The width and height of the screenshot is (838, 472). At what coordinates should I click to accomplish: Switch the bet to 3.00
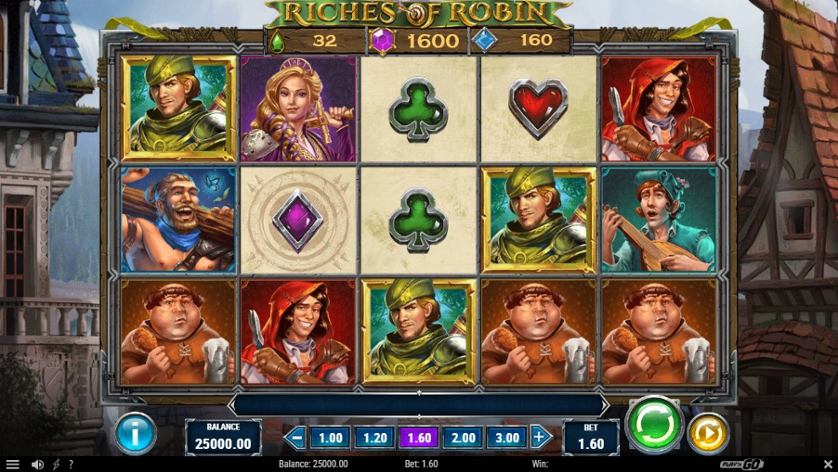click(x=506, y=437)
